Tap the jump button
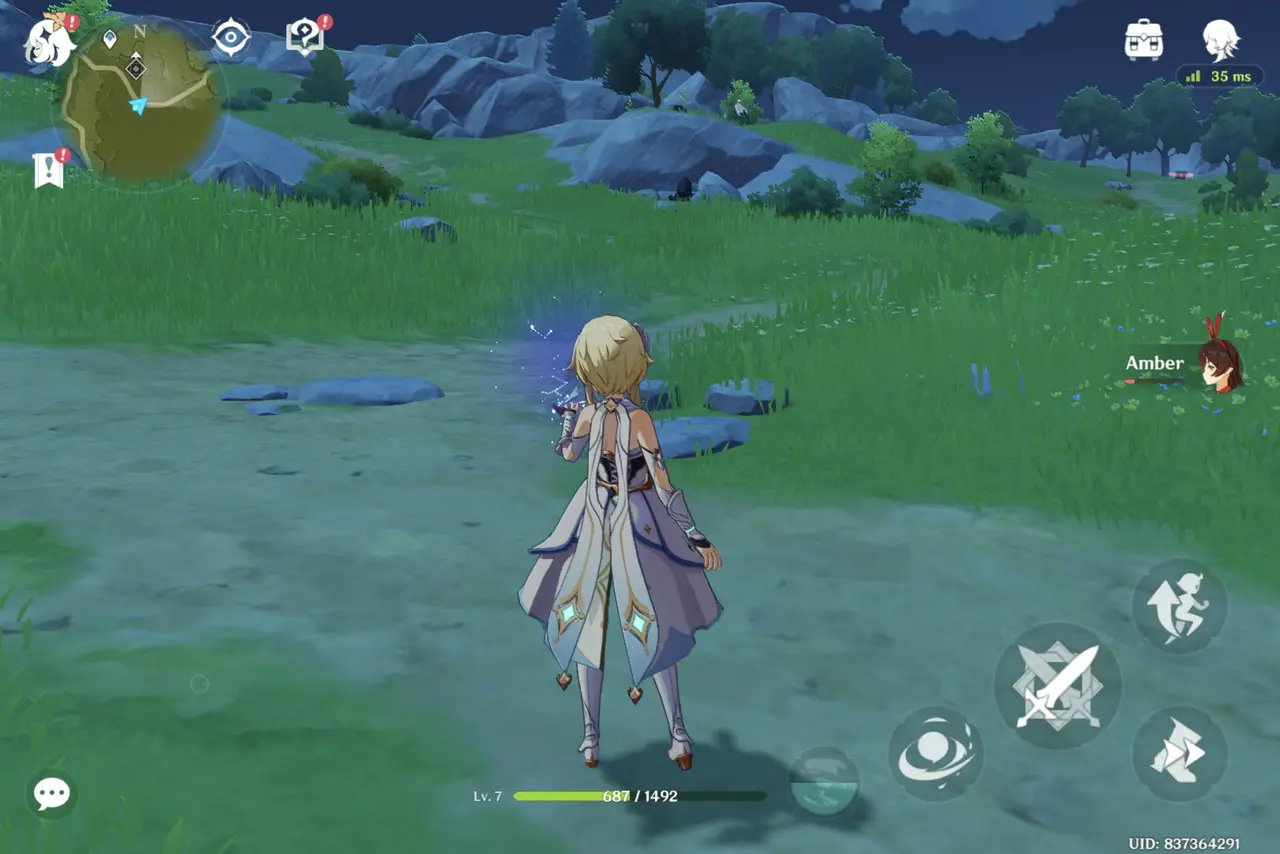The image size is (1280, 854). [x=1179, y=607]
